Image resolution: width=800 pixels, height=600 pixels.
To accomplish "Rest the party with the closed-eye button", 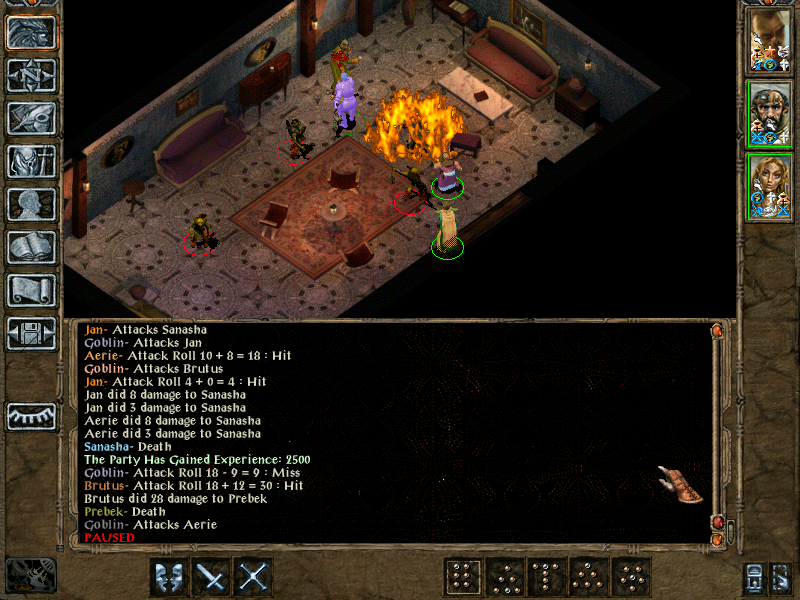I will pyautogui.click(x=31, y=415).
